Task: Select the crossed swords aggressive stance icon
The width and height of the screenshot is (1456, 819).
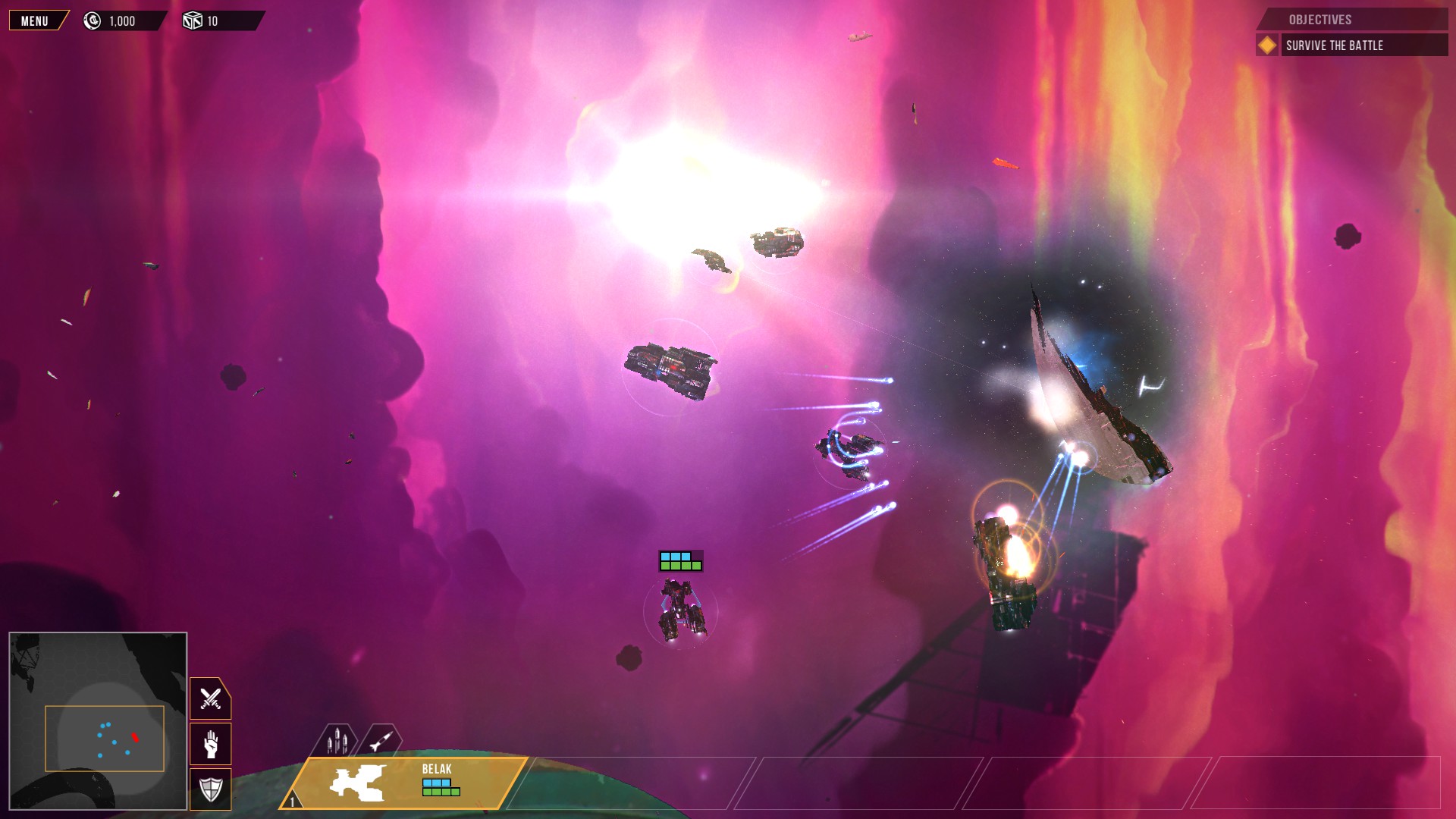Action: coord(209,698)
